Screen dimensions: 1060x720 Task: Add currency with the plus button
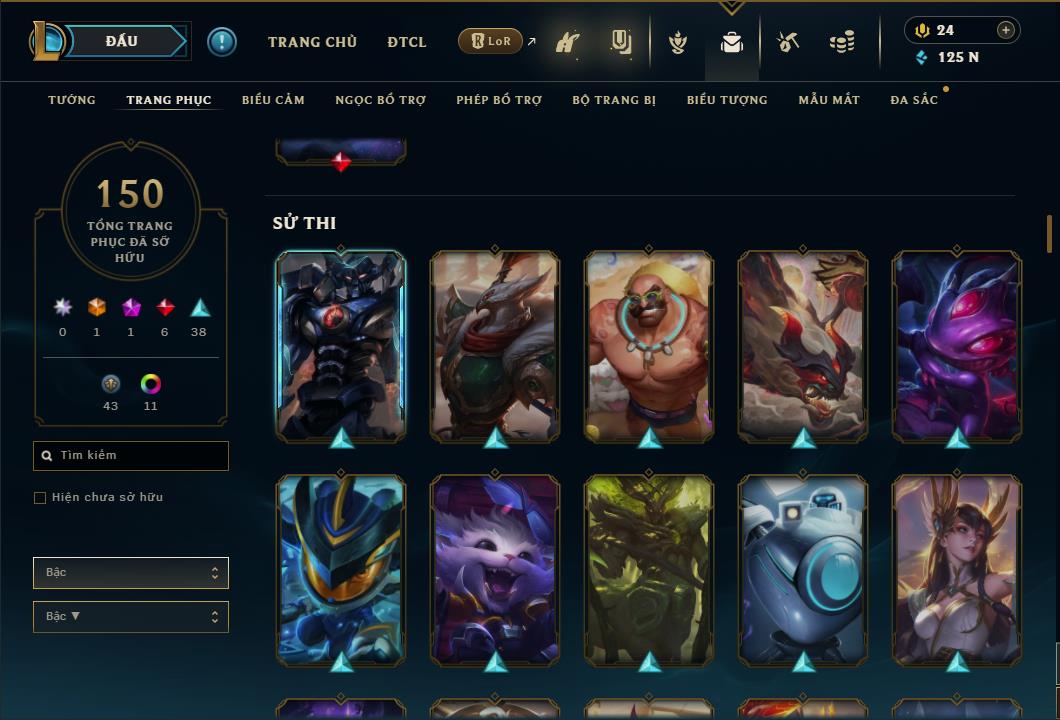pyautogui.click(x=1005, y=30)
